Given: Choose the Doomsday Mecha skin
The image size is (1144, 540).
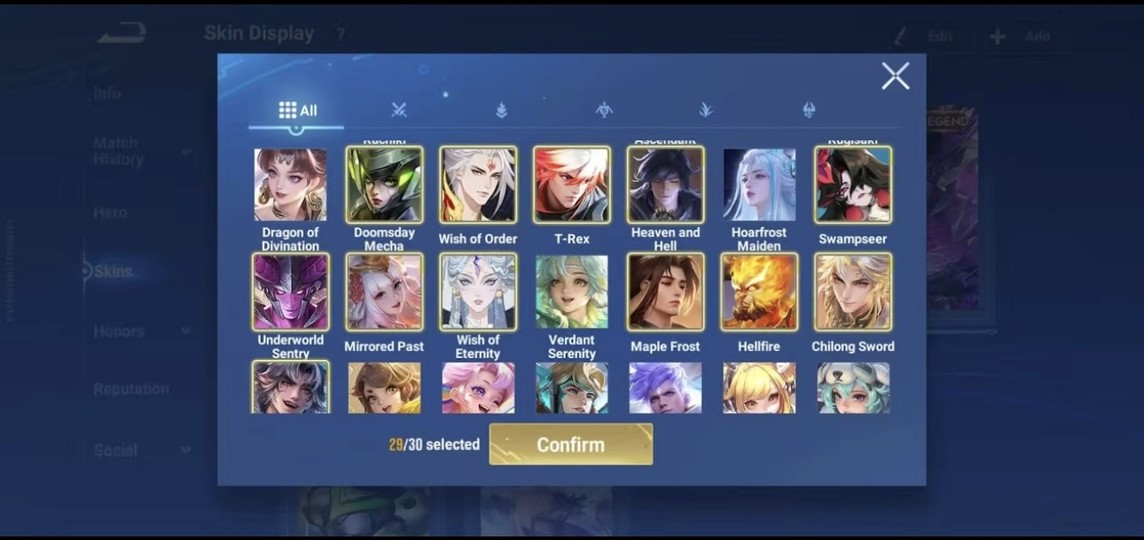Looking at the screenshot, I should [384, 185].
